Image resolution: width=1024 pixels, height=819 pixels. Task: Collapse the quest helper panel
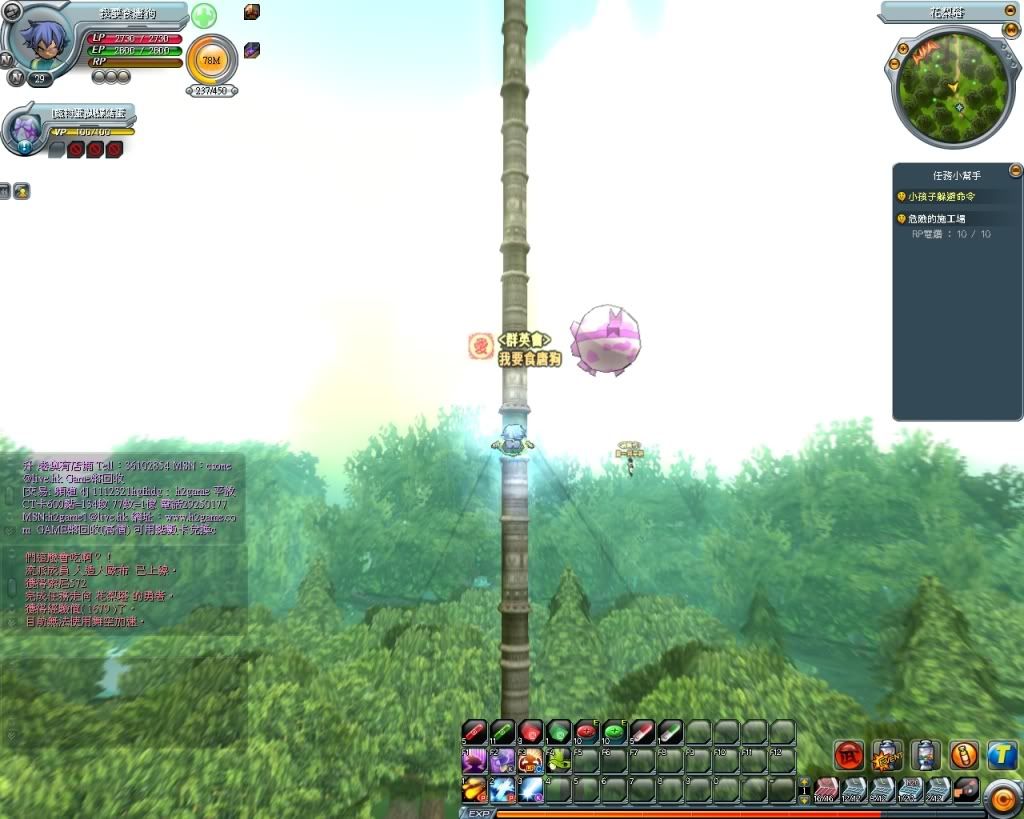[1015, 170]
